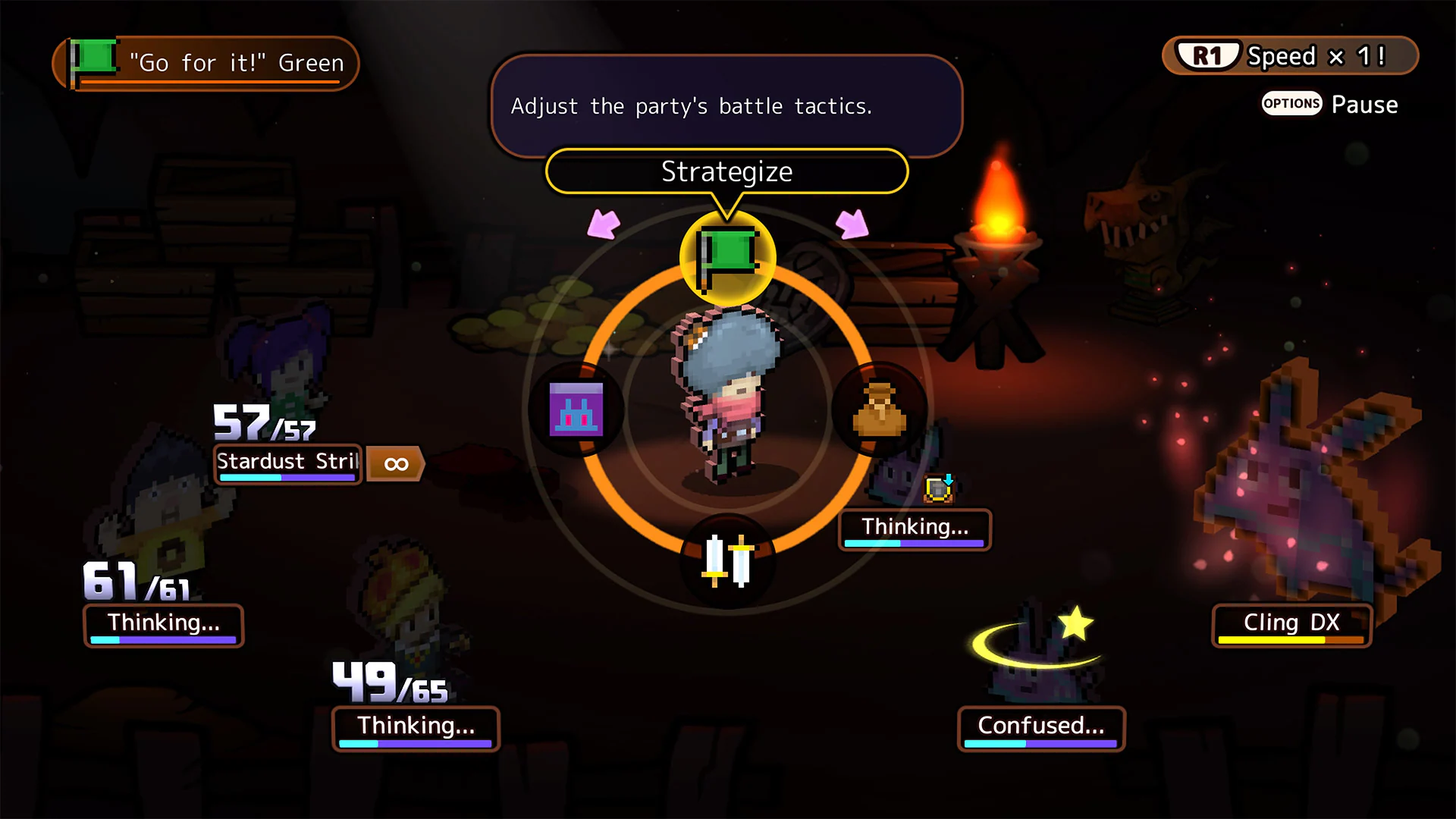Click the OPTIONS pause icon
Image resolution: width=1456 pixels, height=819 pixels.
[x=1291, y=104]
